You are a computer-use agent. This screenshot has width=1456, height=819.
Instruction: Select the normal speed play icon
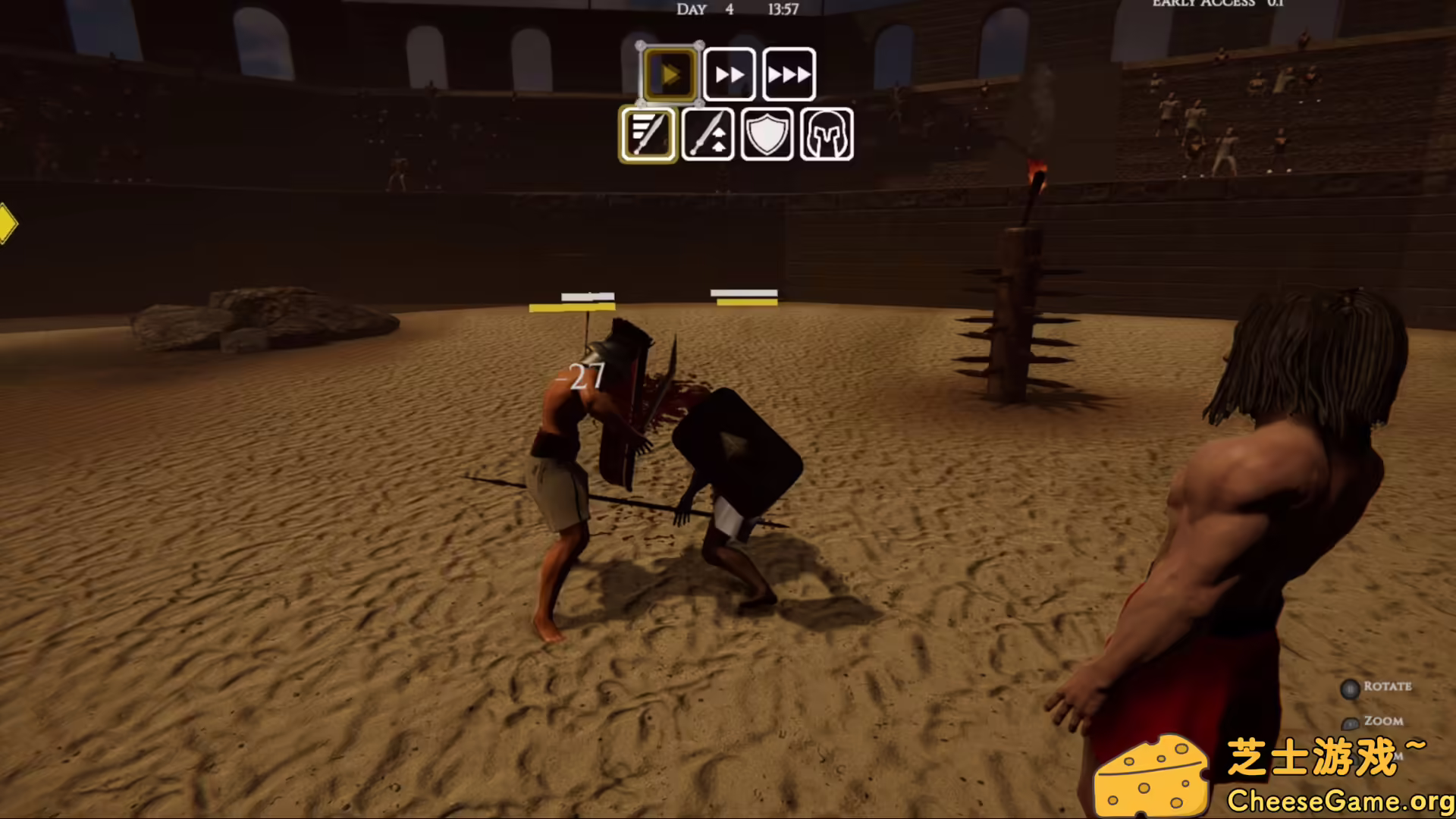(670, 74)
